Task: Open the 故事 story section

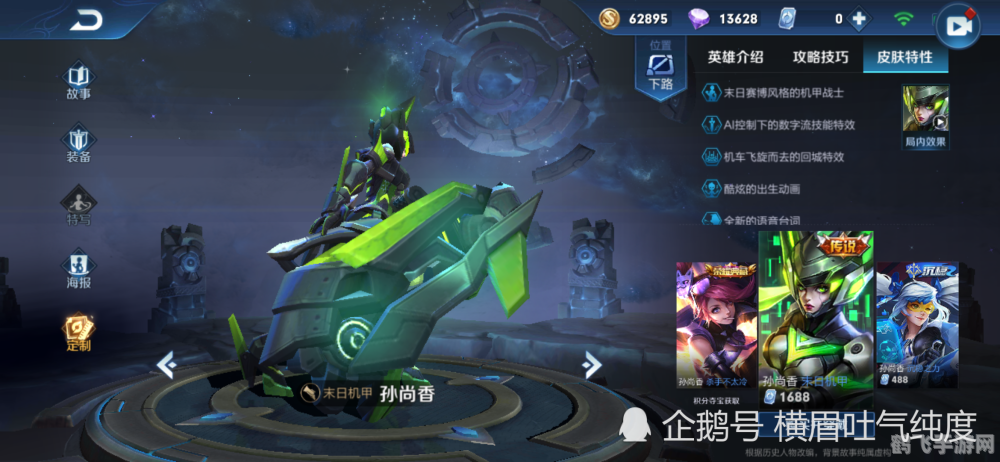Action: [78, 81]
